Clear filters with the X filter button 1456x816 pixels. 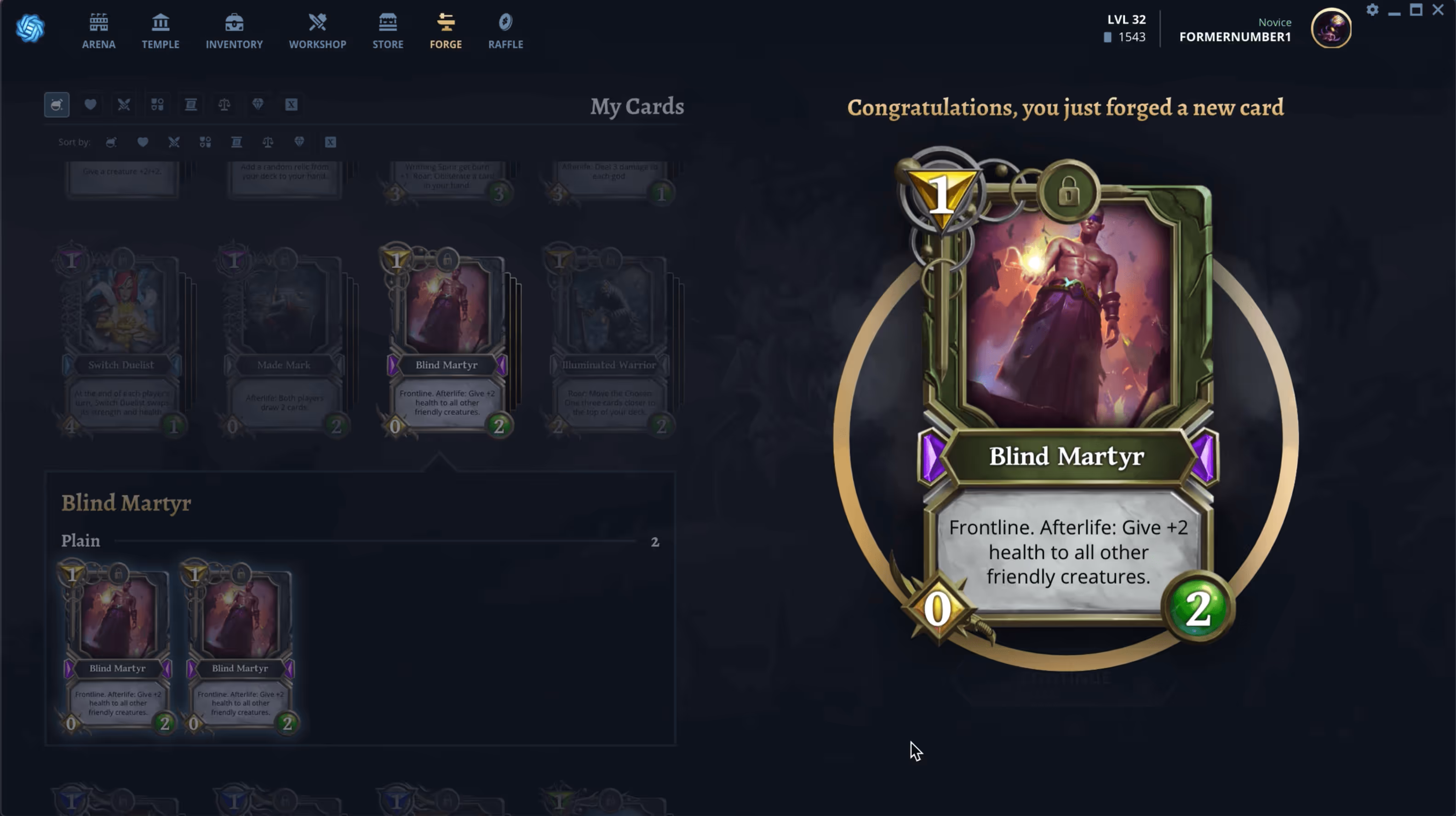[x=292, y=104]
